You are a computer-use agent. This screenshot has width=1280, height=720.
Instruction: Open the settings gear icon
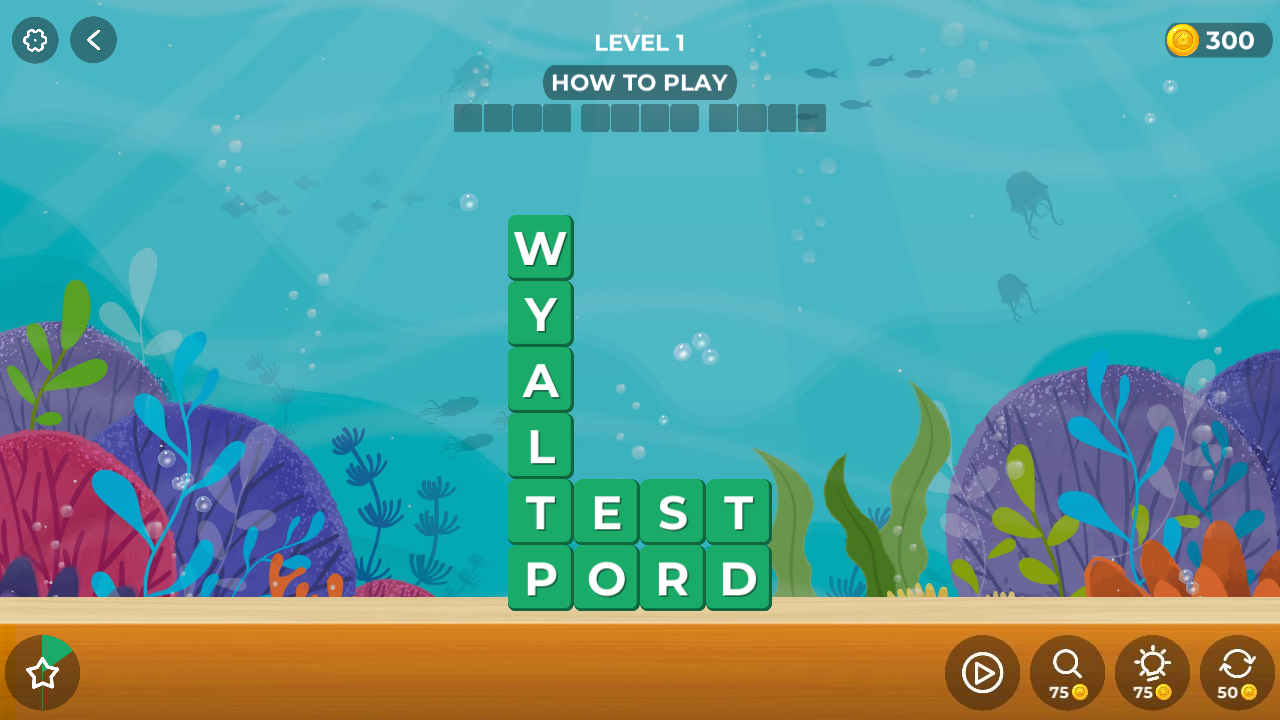click(34, 40)
